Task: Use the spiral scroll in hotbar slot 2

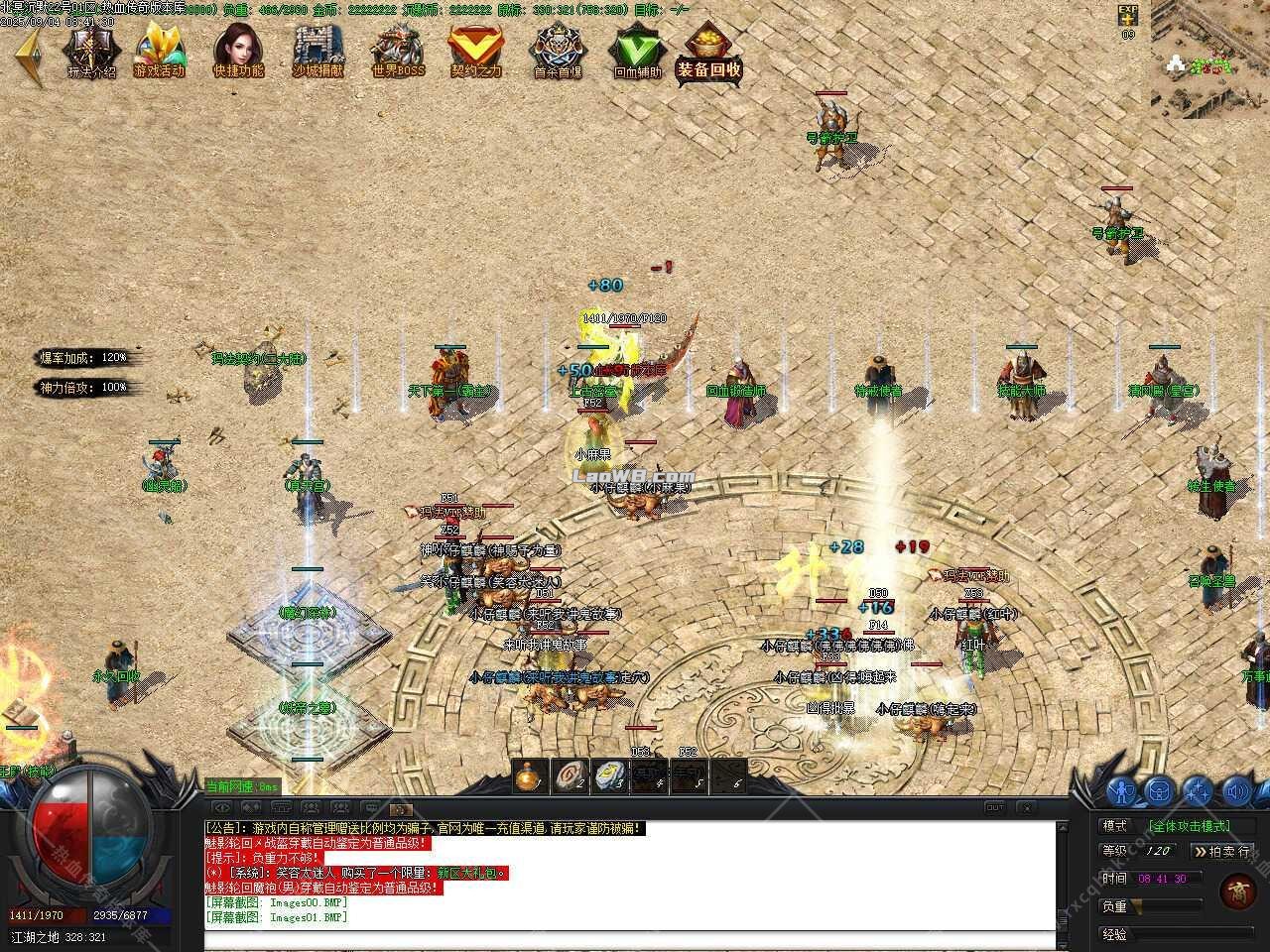Action: (571, 776)
